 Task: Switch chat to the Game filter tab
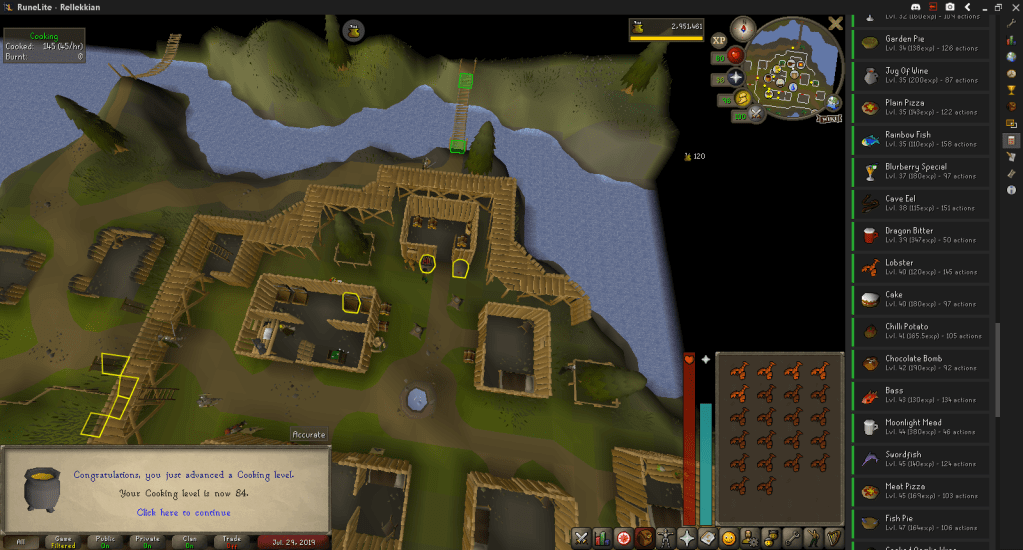[62, 541]
